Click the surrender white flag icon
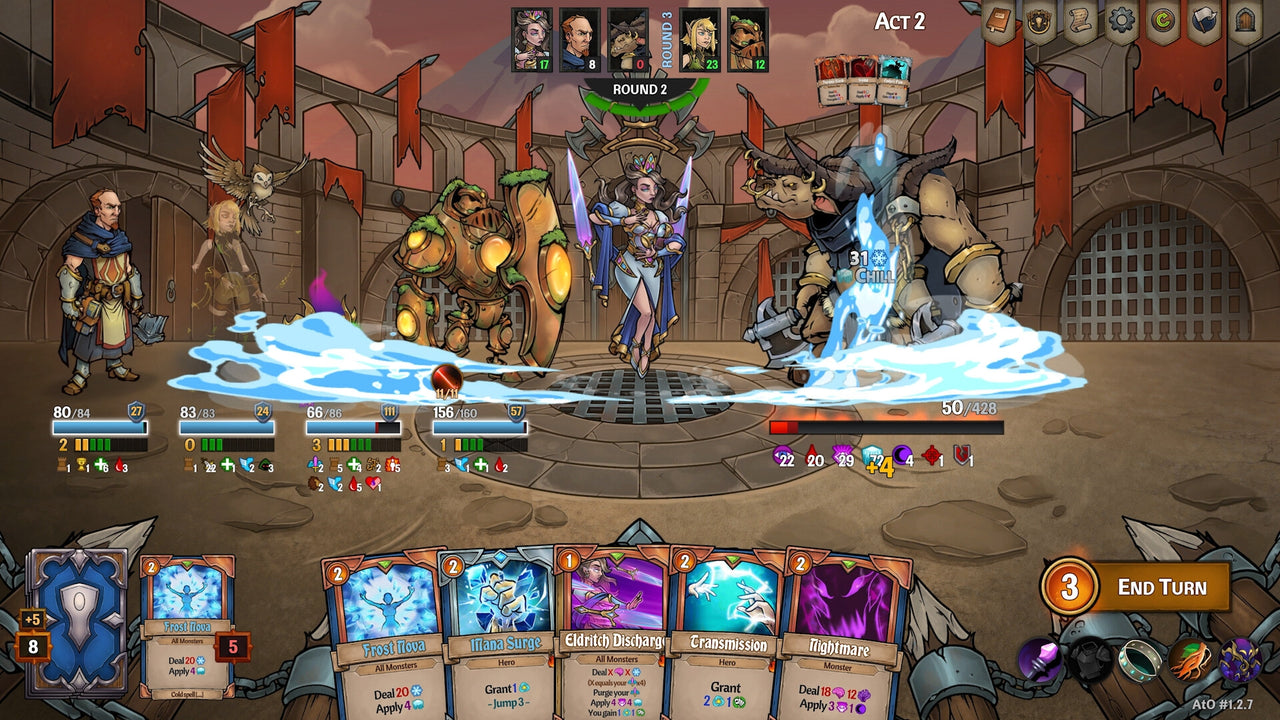Image resolution: width=1280 pixels, height=720 pixels. (x=1204, y=20)
